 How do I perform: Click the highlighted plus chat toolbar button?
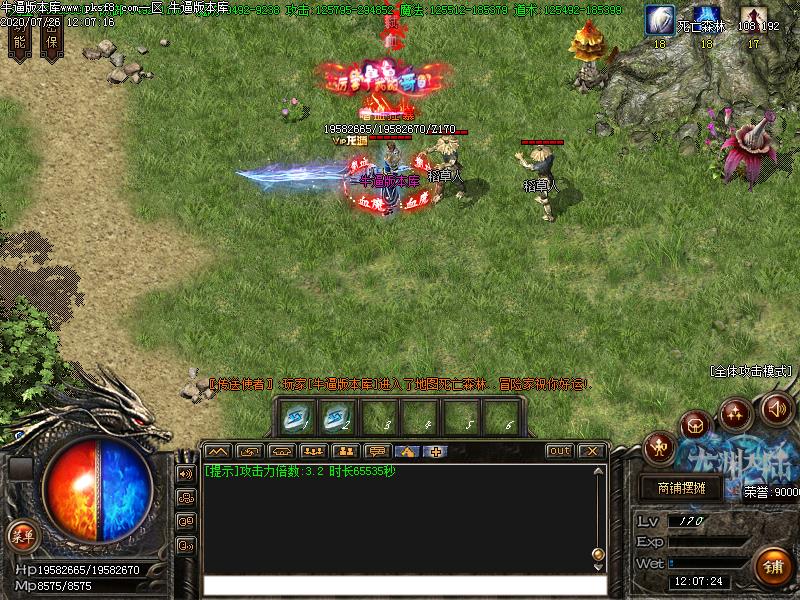[436, 451]
